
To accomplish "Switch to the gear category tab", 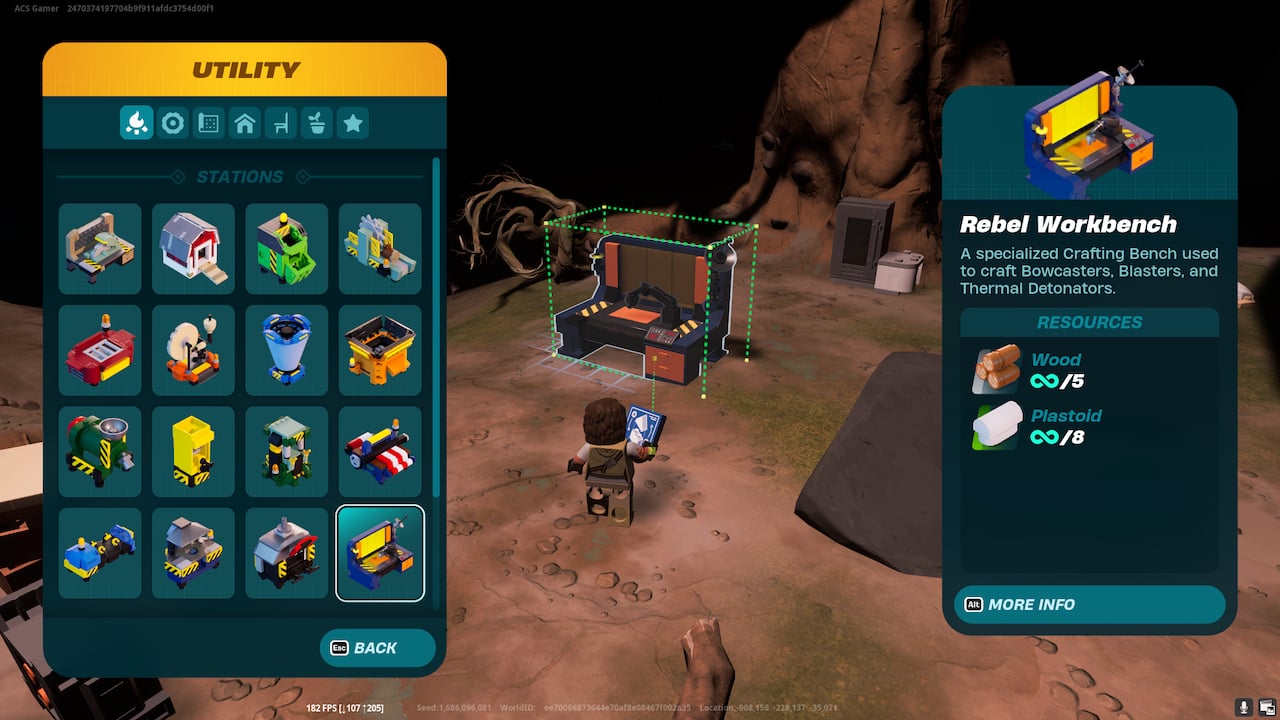I will coord(173,123).
